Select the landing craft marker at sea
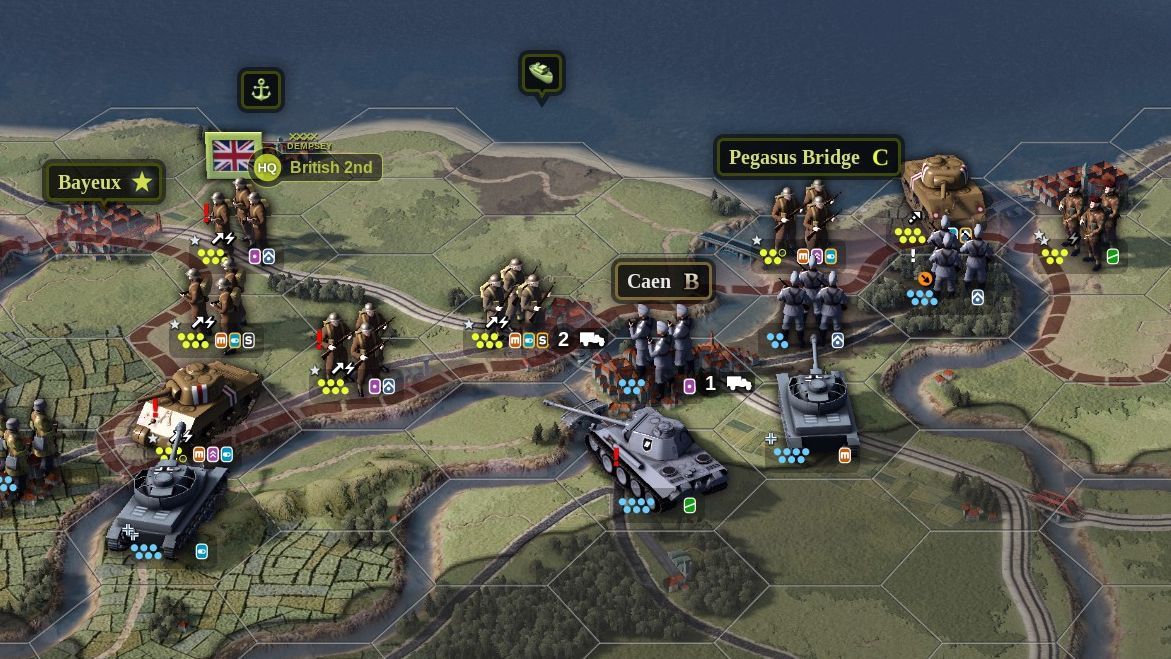 coord(542,74)
